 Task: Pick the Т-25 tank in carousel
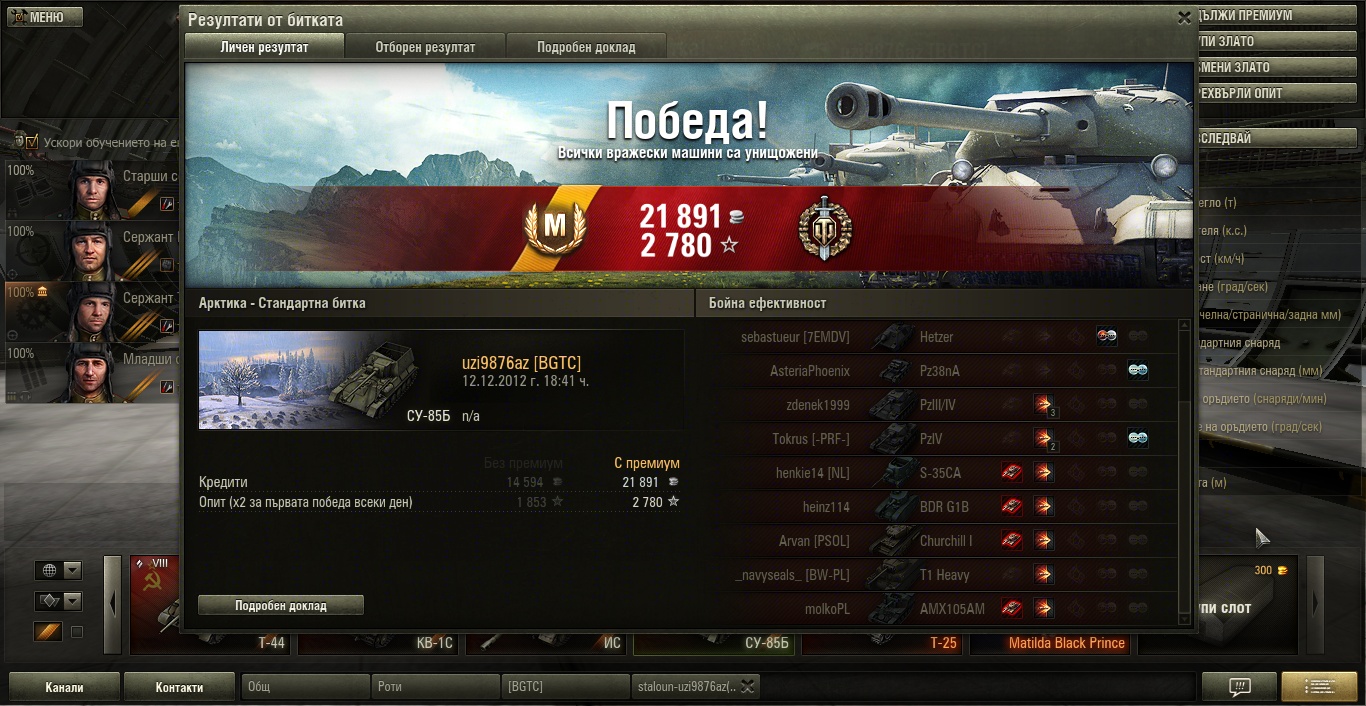coord(882,643)
